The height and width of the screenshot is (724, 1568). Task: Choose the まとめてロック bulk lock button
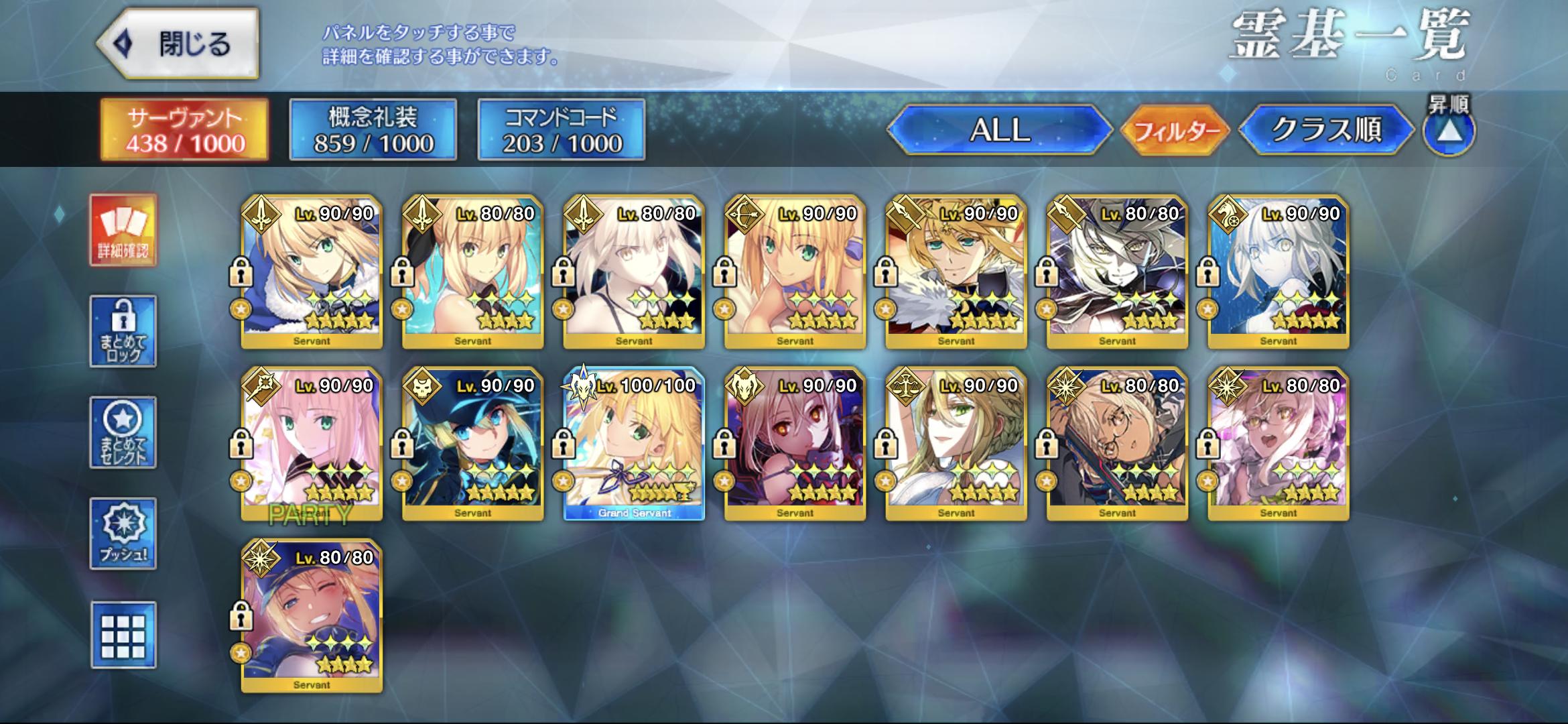[123, 331]
